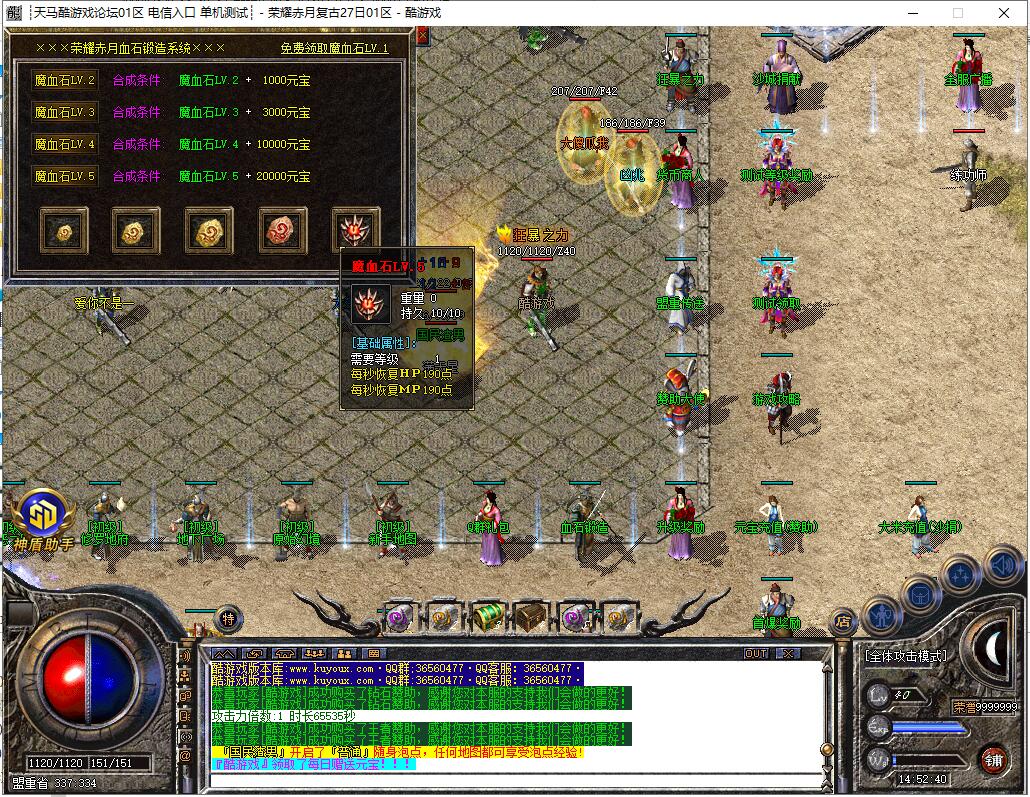This screenshot has width=1030, height=797.
Task: Select the pink swirl blood stone slot
Action: tap(283, 230)
